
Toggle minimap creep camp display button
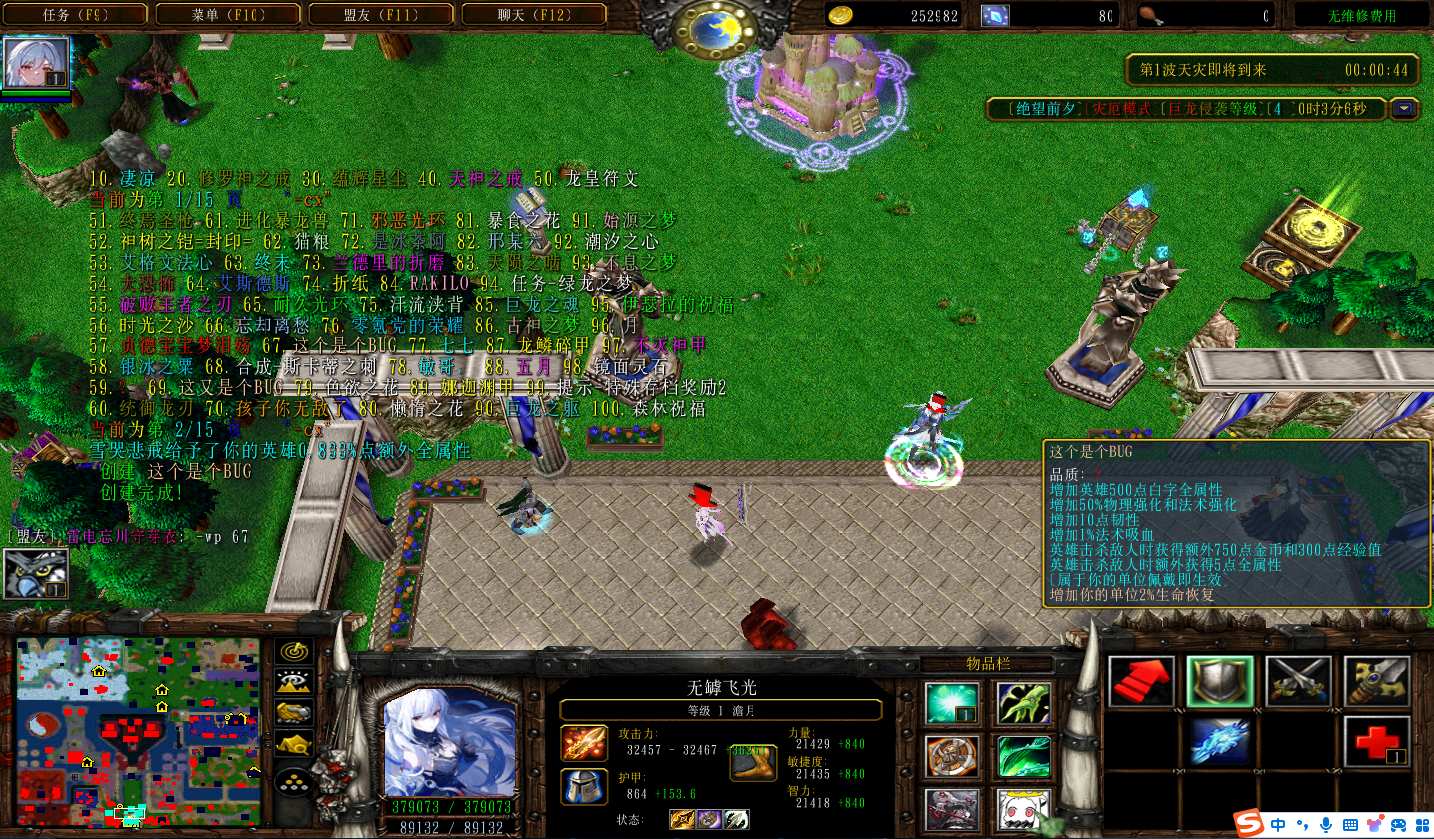click(295, 744)
